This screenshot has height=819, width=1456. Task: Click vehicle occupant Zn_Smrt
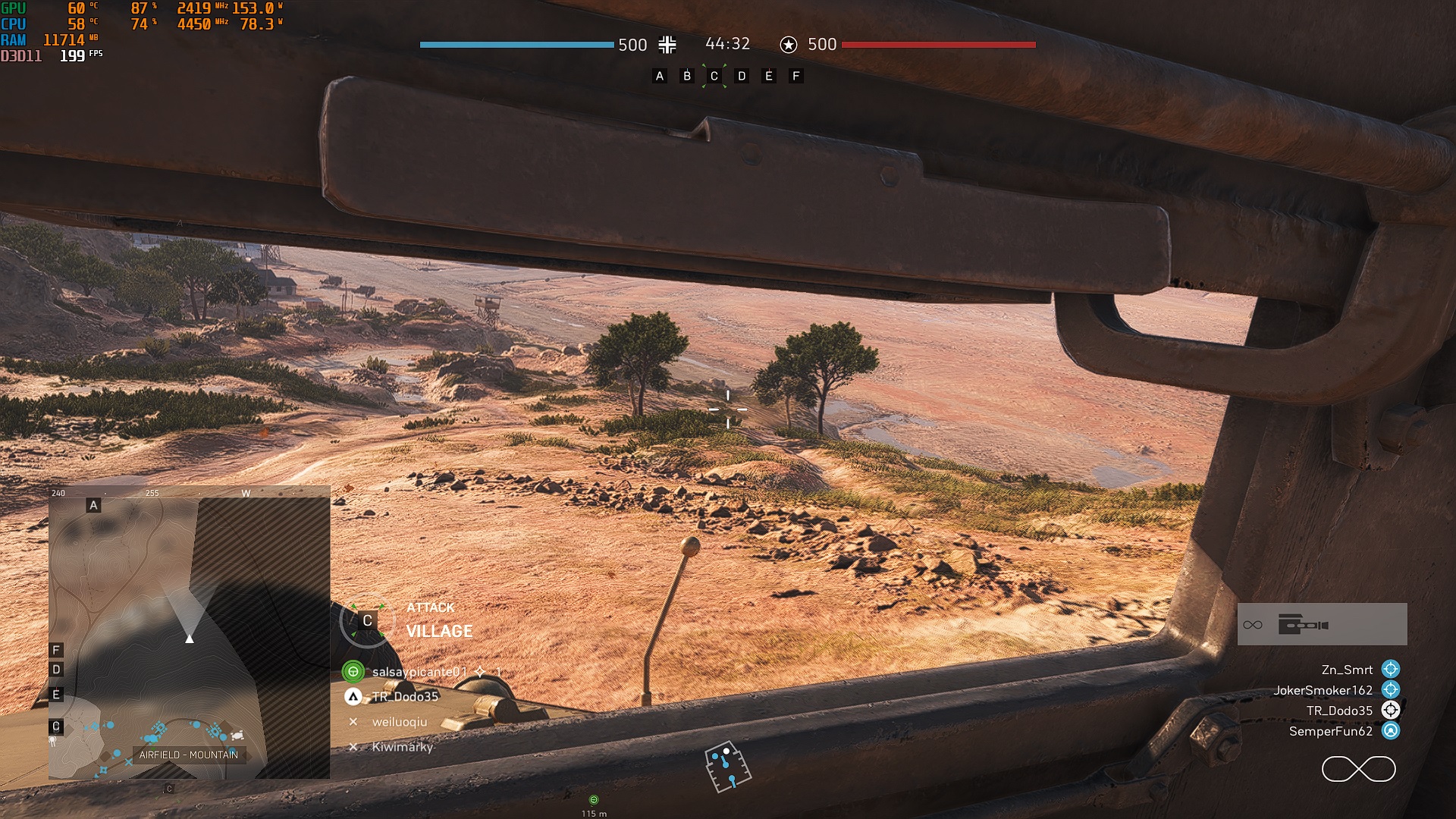[x=1347, y=670]
